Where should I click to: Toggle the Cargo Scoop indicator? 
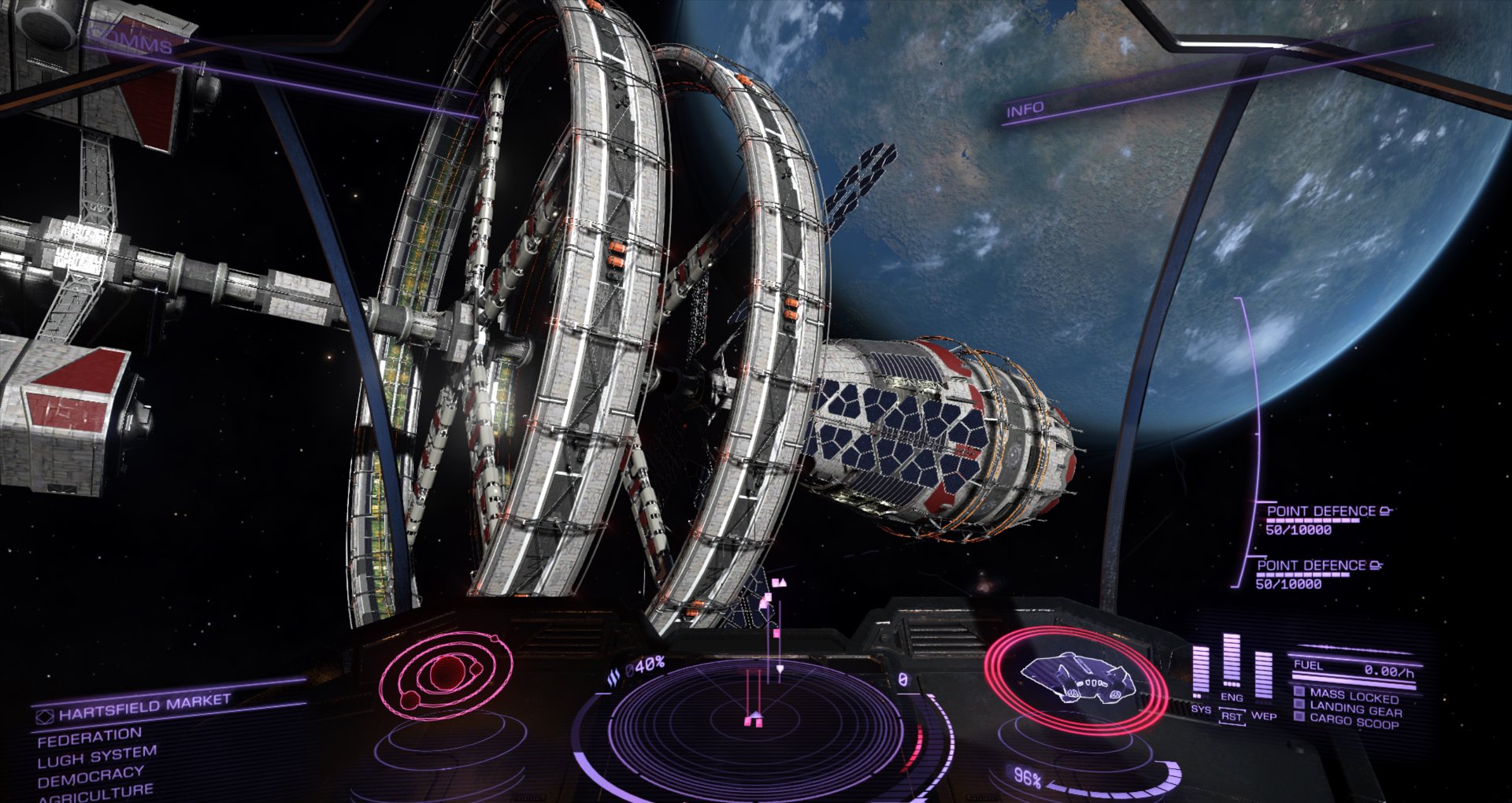[x=1353, y=722]
